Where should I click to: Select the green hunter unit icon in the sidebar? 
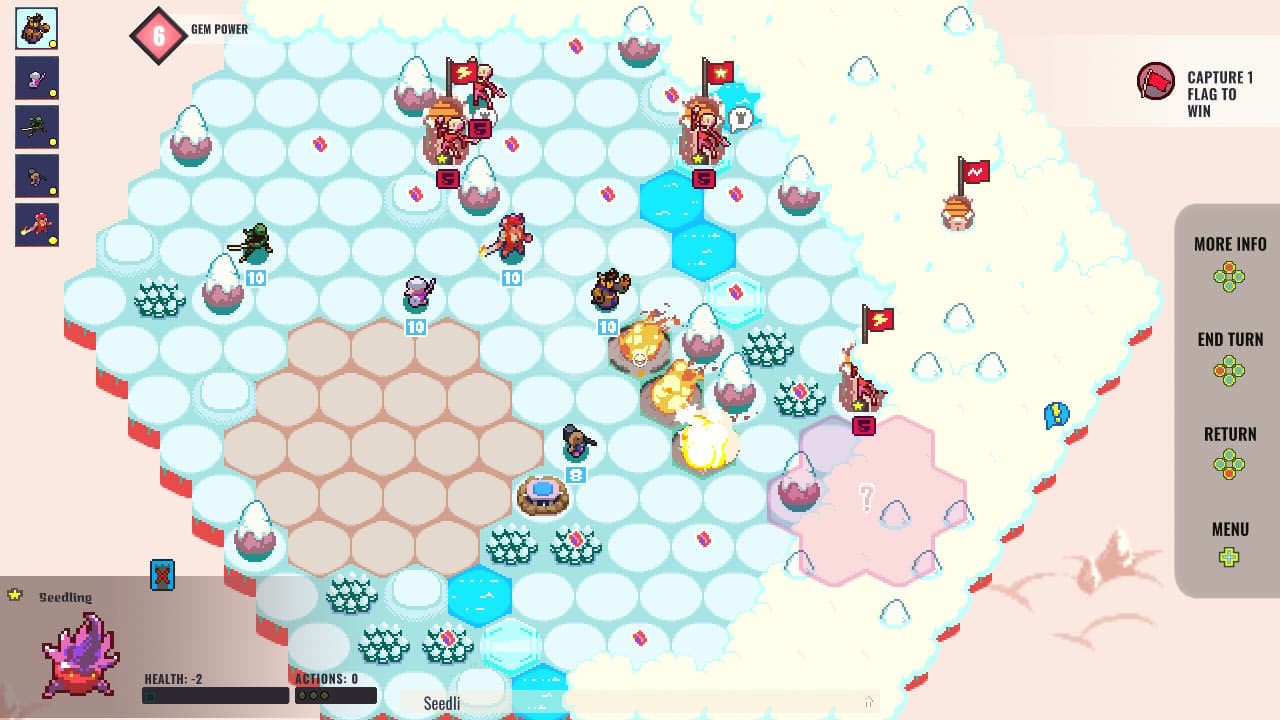[35, 127]
